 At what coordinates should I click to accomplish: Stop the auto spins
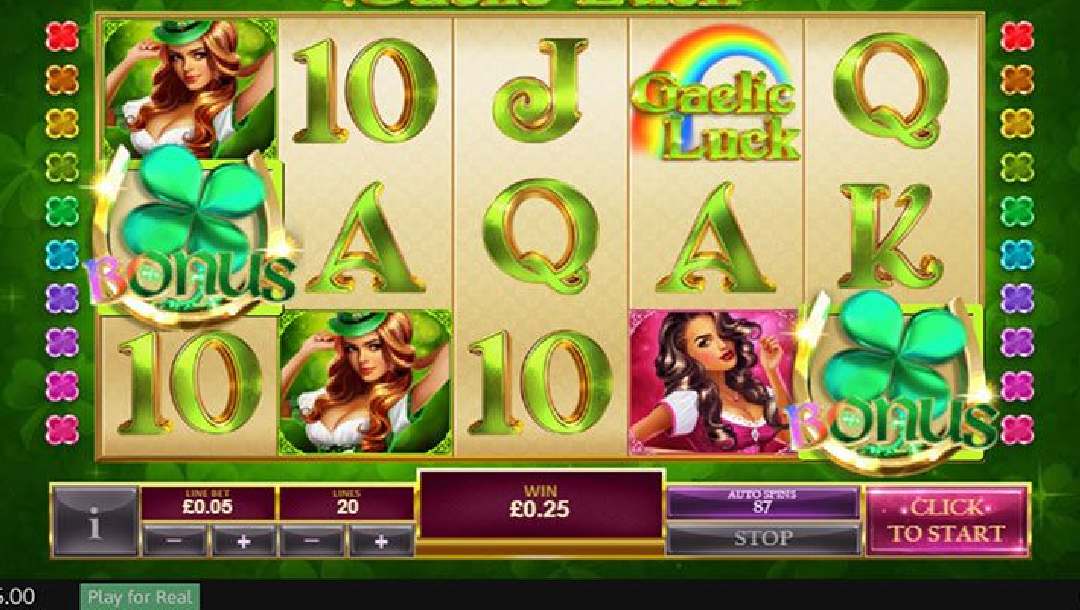(762, 539)
